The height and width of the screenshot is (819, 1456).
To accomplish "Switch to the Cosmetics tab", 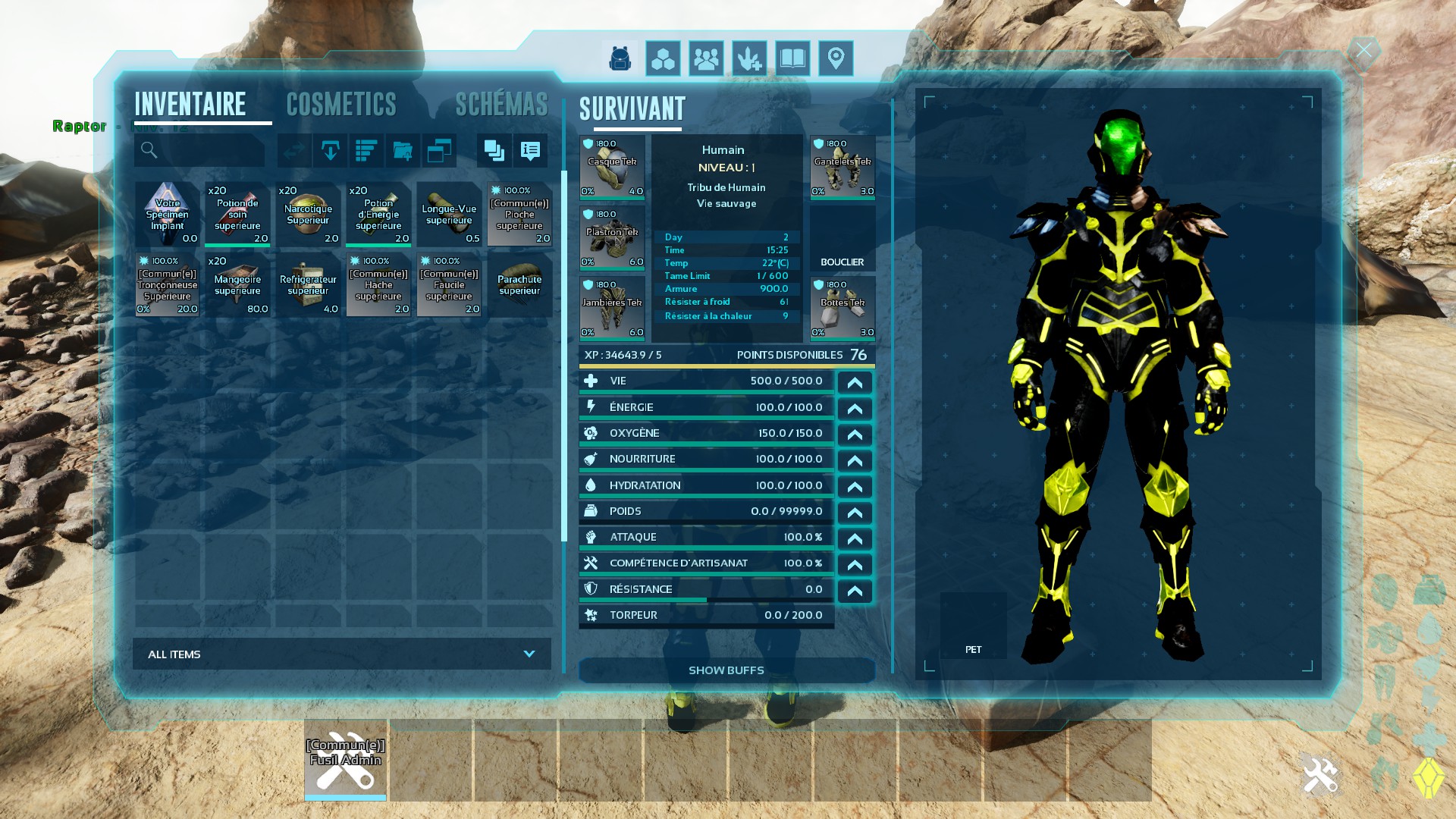I will point(341,105).
